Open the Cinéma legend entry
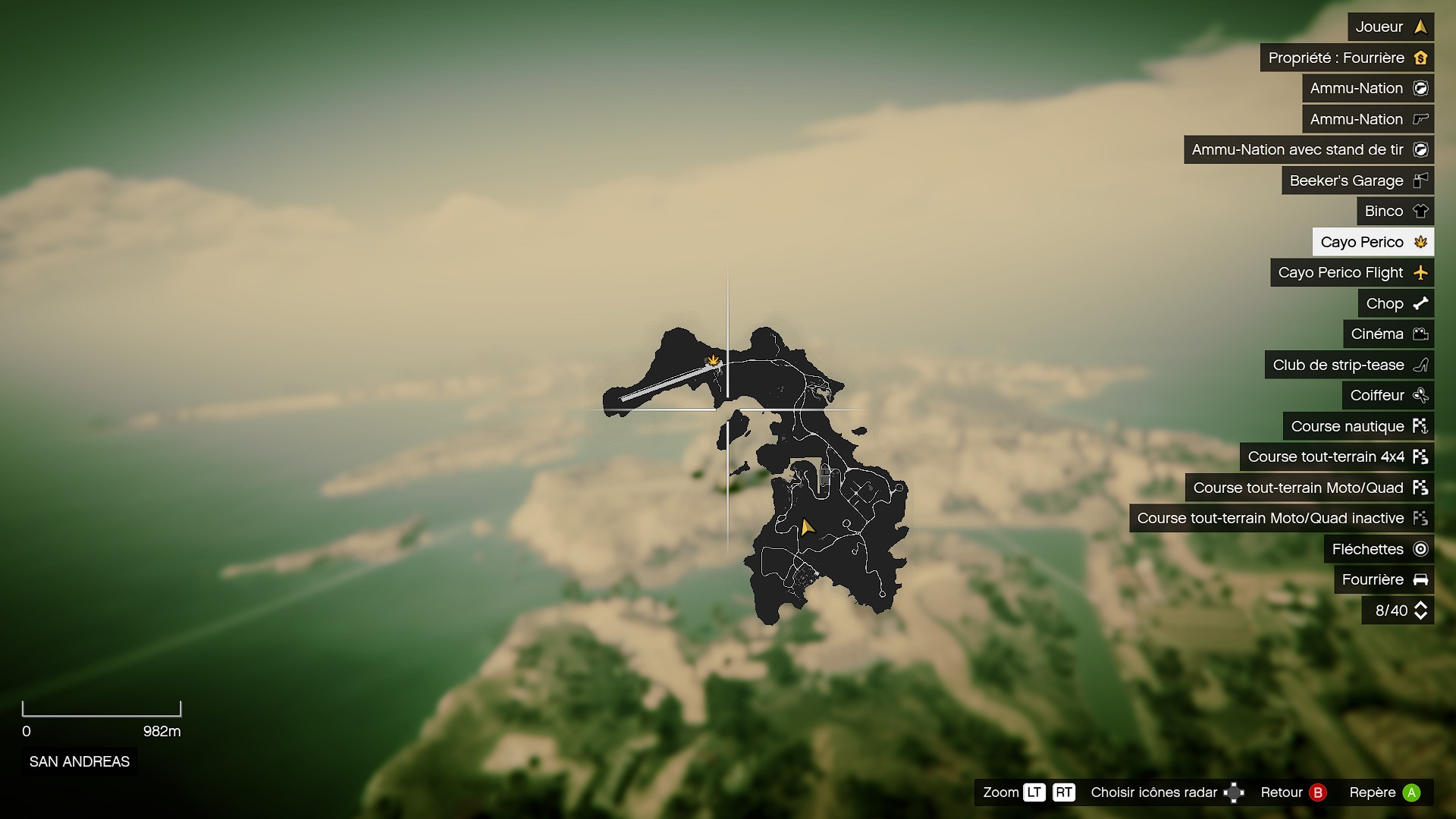The width and height of the screenshot is (1456, 819). click(1388, 334)
